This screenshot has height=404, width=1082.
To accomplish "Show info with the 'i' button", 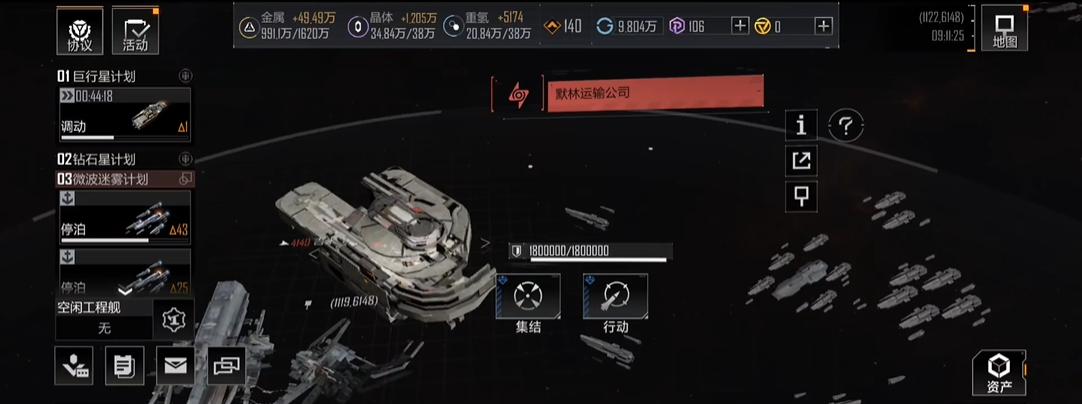I will [801, 125].
